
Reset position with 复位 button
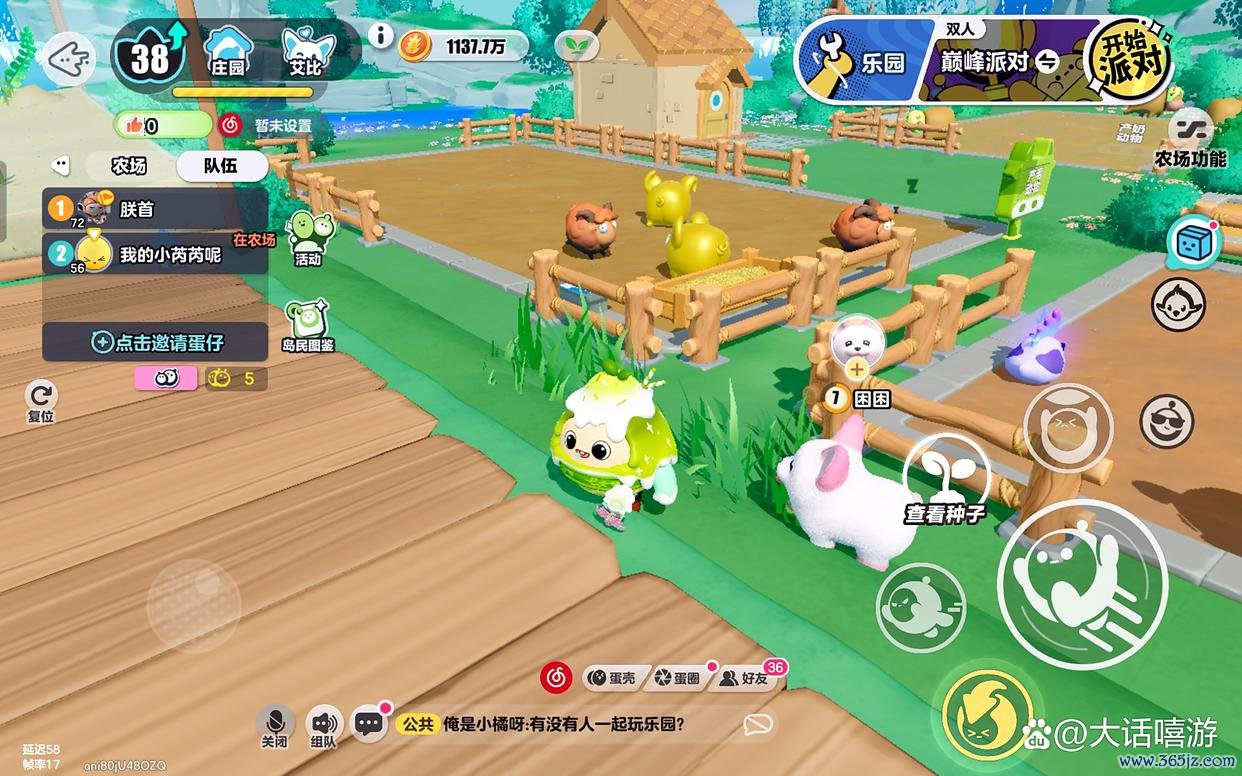41,401
